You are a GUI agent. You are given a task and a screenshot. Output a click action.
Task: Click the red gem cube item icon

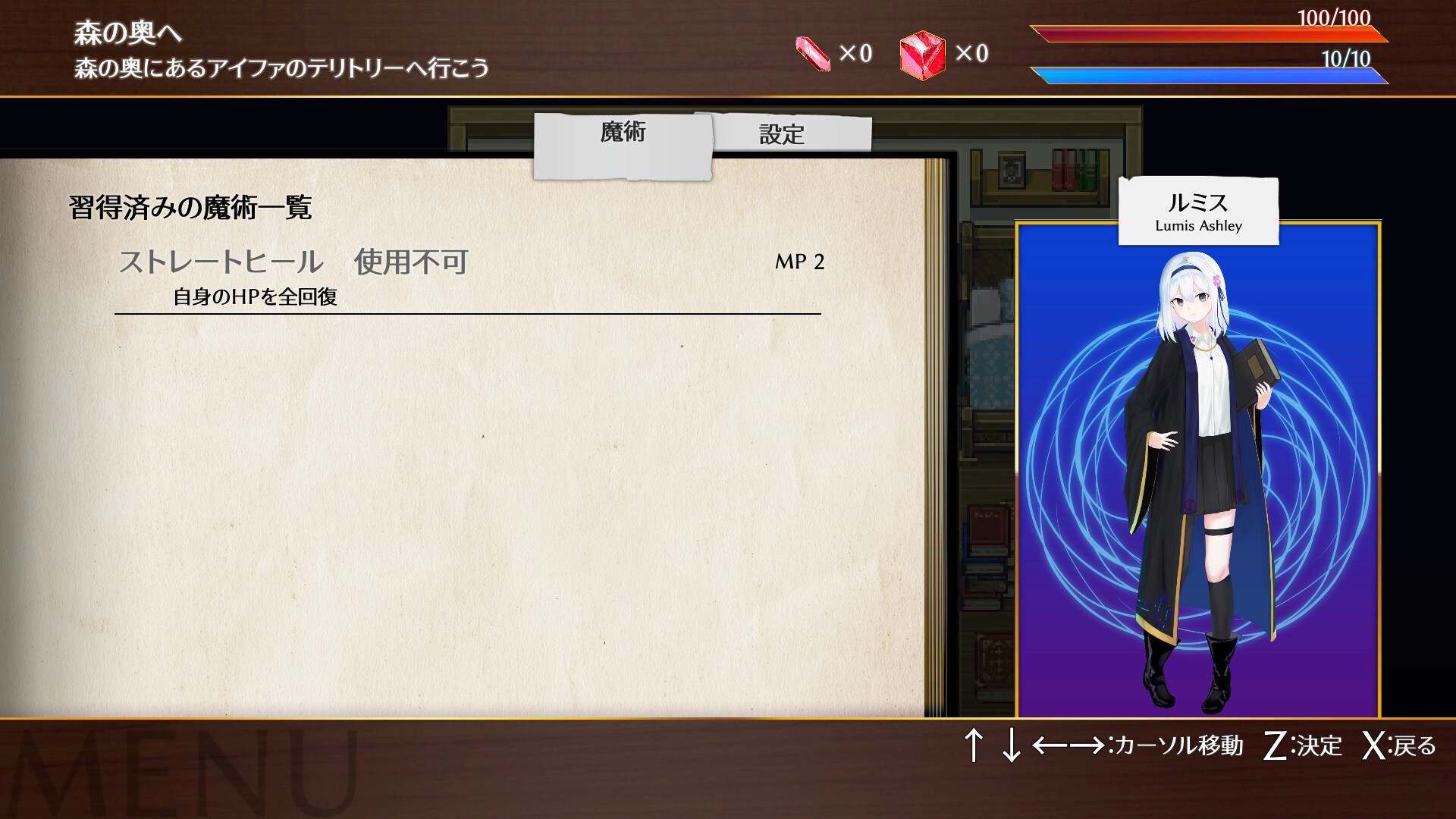pyautogui.click(x=921, y=53)
